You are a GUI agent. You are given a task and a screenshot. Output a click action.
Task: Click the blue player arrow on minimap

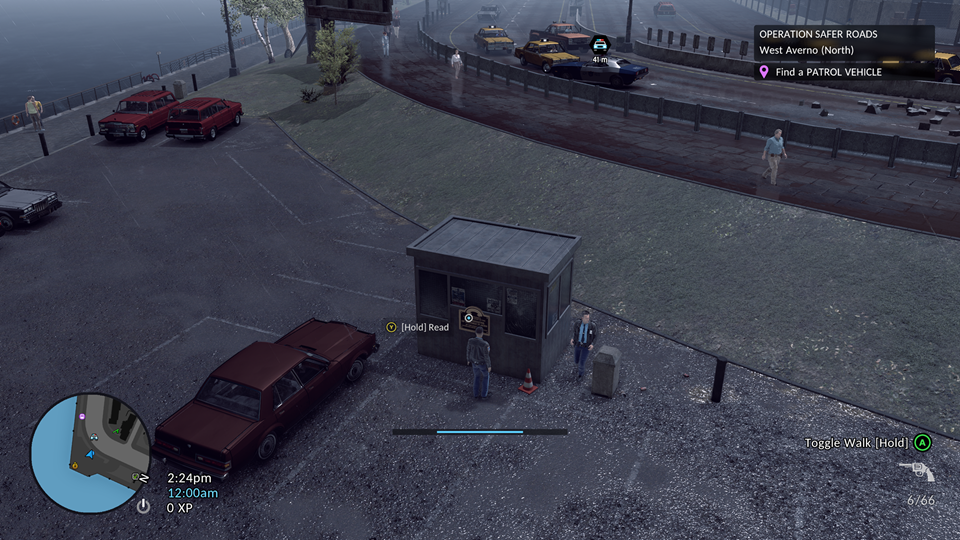pos(91,455)
